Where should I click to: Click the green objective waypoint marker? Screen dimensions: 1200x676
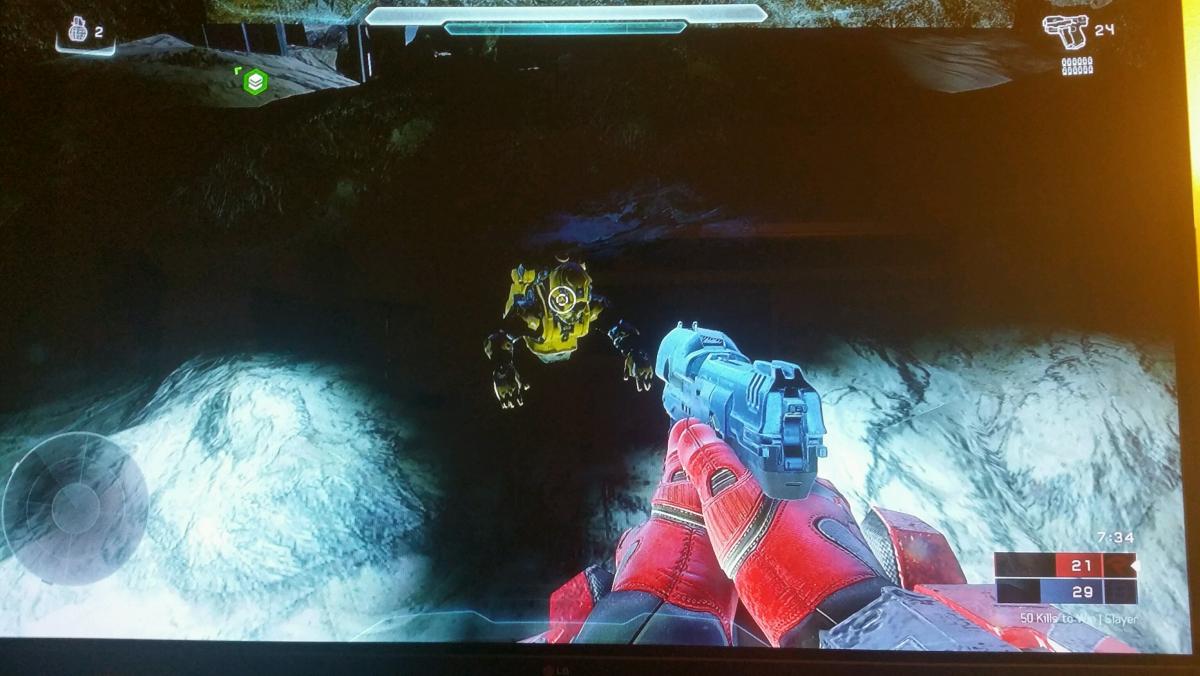pyautogui.click(x=255, y=82)
